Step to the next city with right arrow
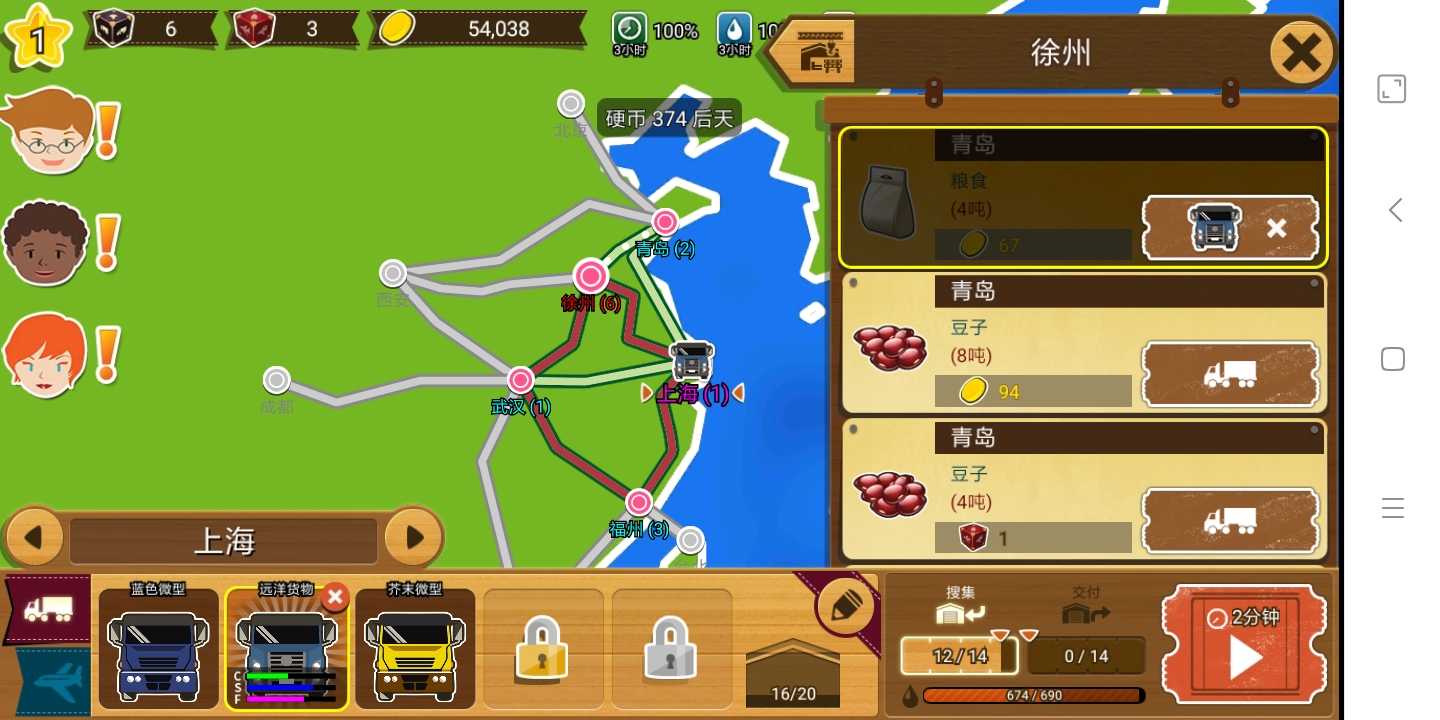 (x=414, y=537)
